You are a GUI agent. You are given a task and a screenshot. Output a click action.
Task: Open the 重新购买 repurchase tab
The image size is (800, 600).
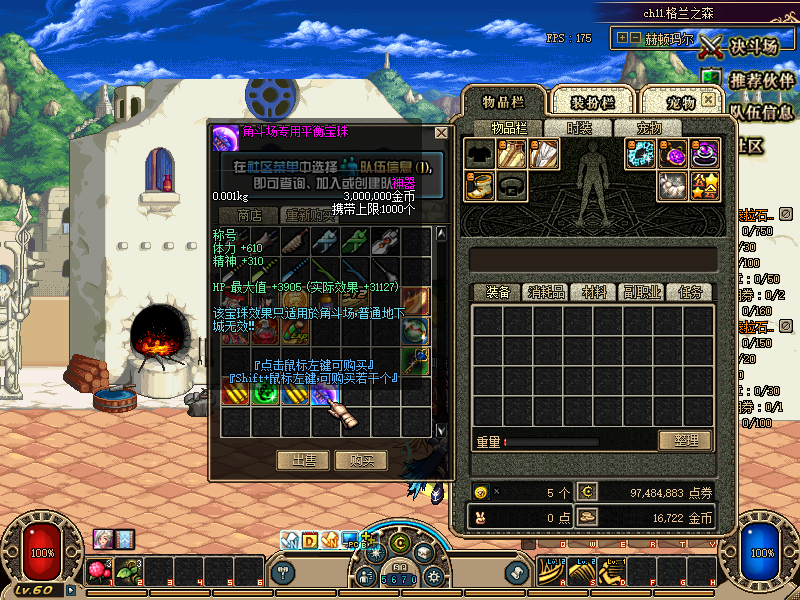(311, 215)
